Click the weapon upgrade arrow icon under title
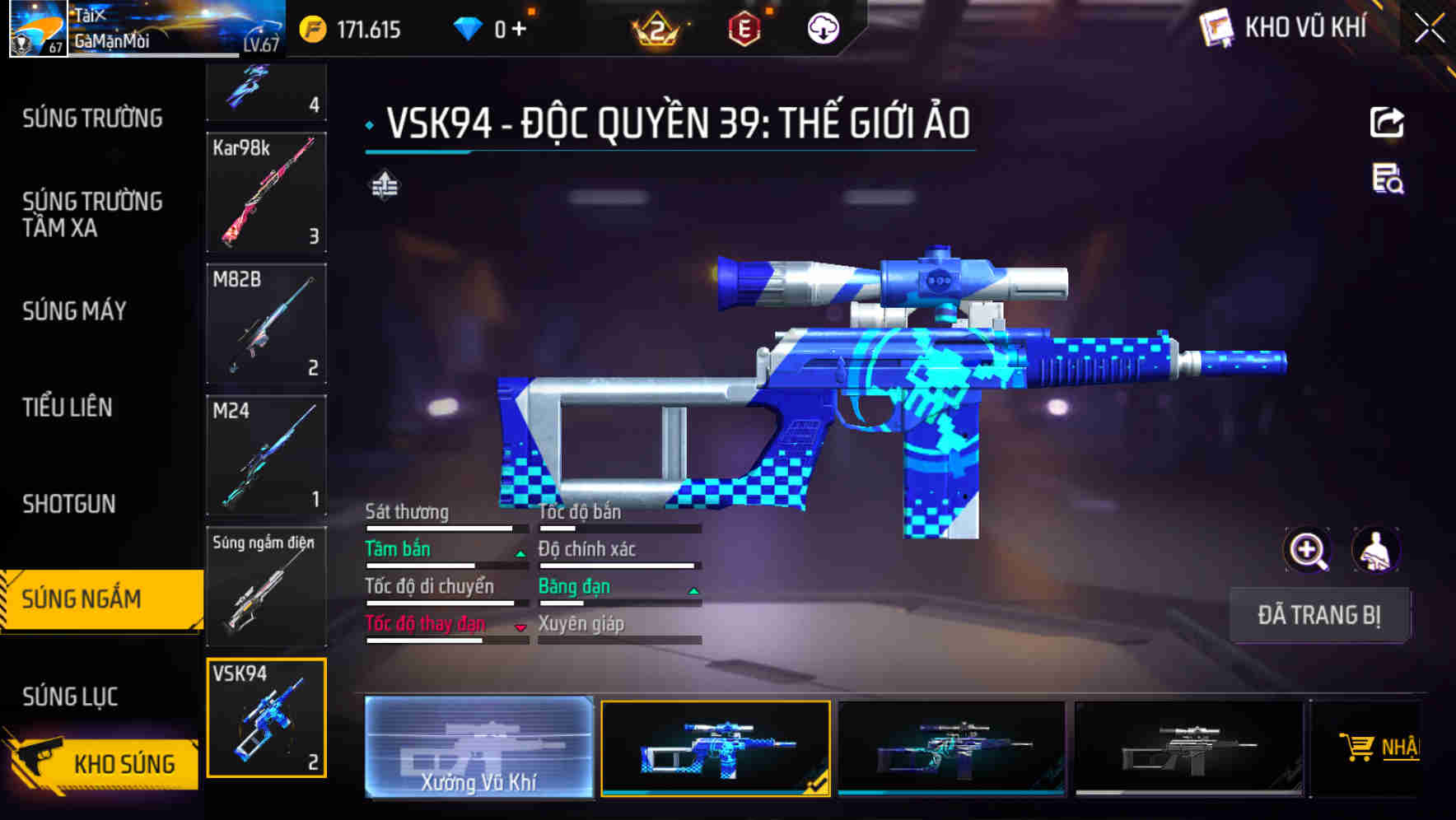The height and width of the screenshot is (820, 1456). click(384, 186)
